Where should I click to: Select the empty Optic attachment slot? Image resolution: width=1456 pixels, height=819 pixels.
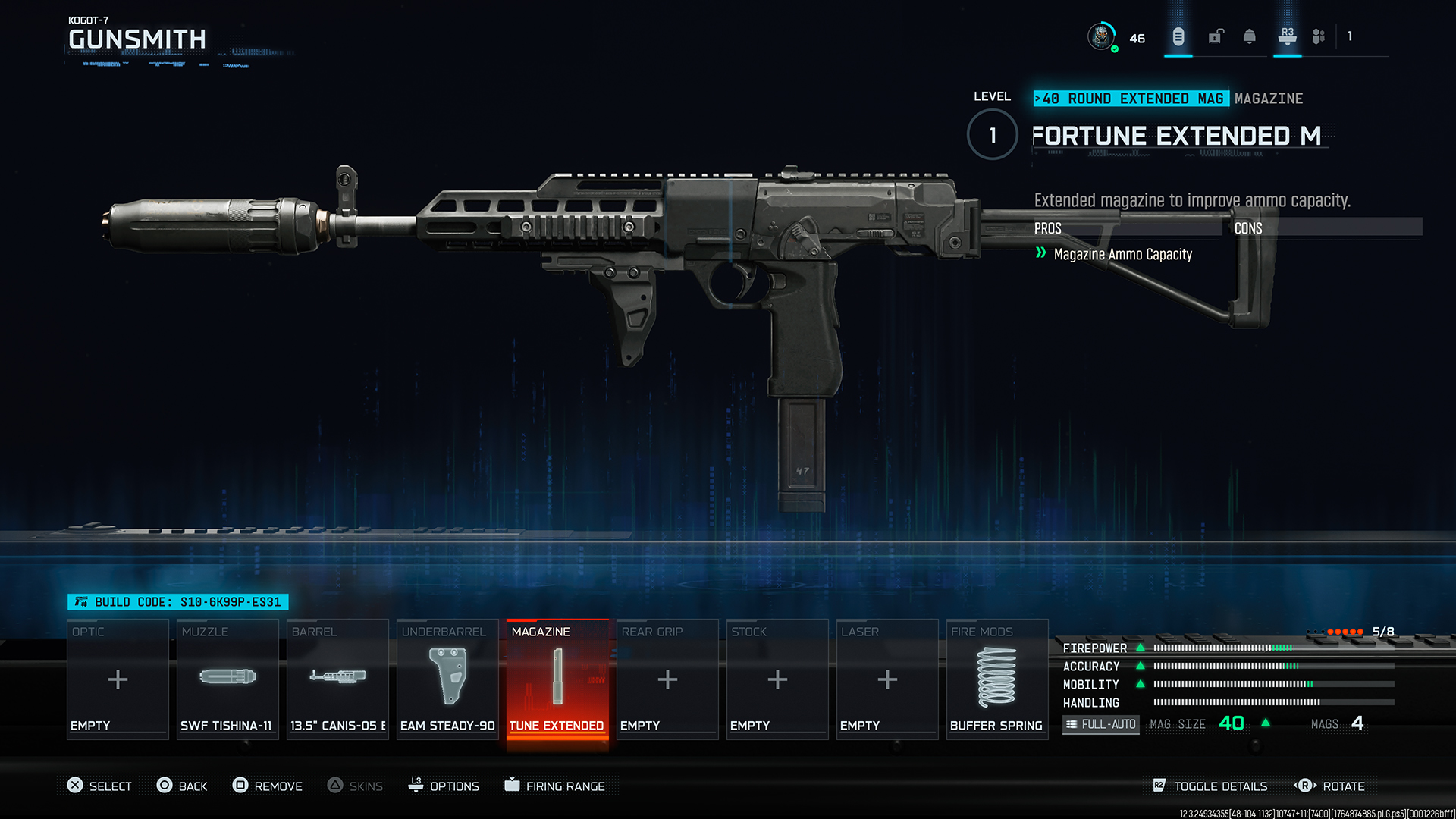tap(118, 679)
